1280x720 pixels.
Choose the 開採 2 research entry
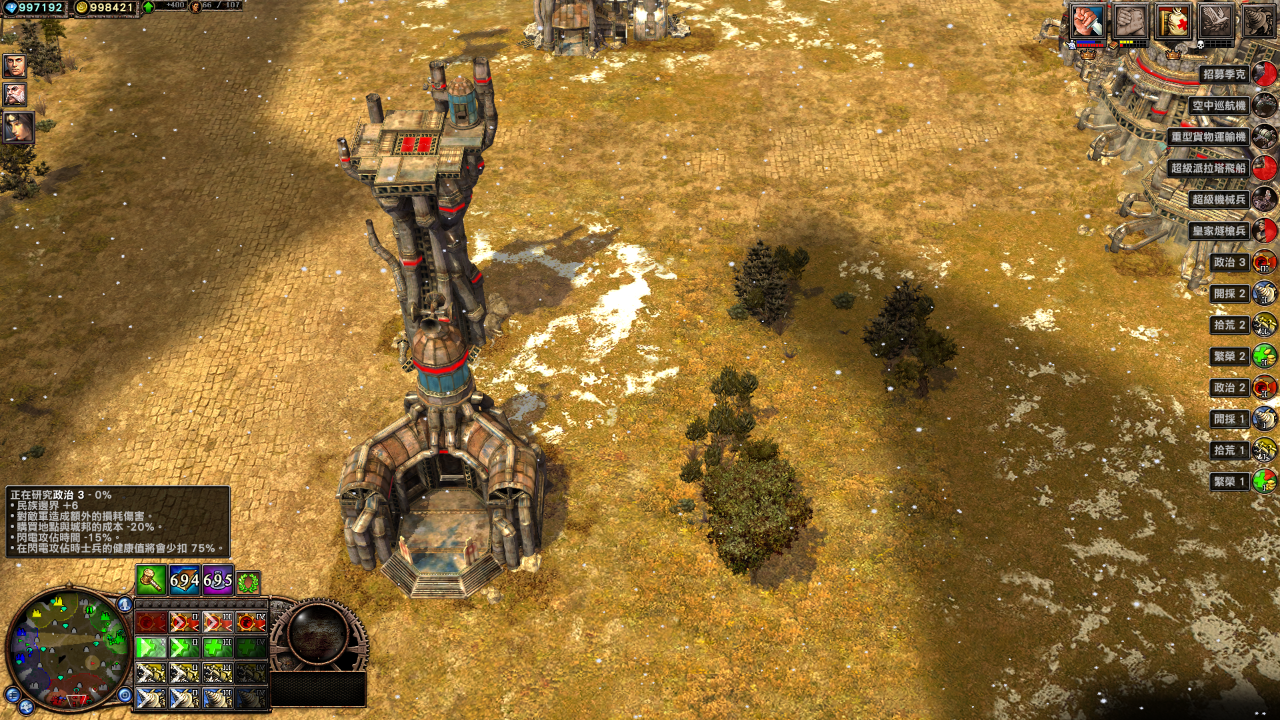1229,293
